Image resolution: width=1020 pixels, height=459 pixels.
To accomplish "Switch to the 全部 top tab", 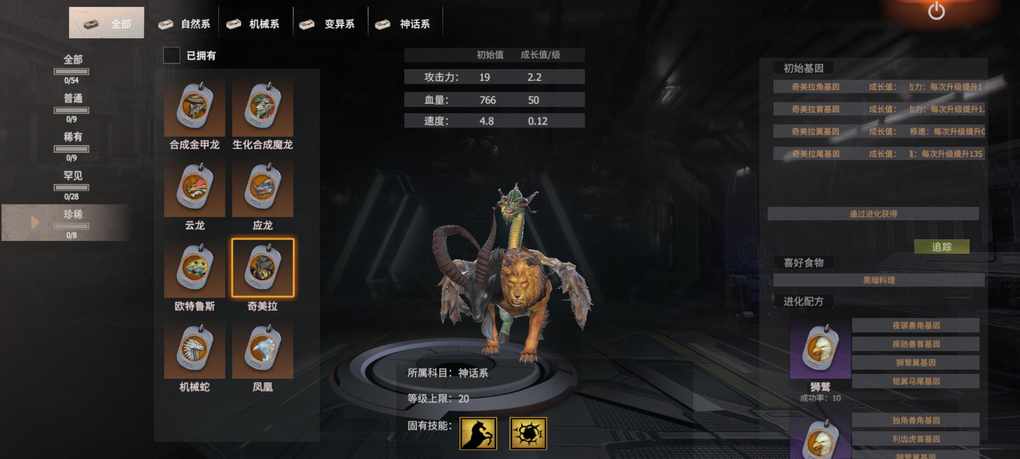I will point(106,23).
